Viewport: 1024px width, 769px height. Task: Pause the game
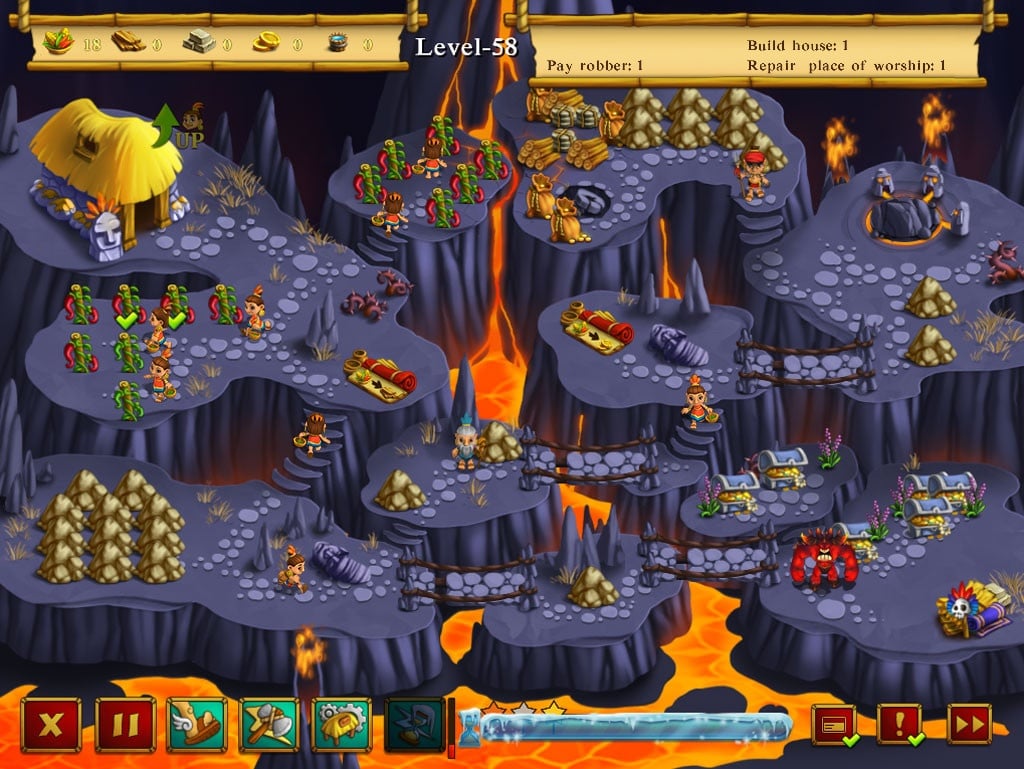tap(125, 725)
